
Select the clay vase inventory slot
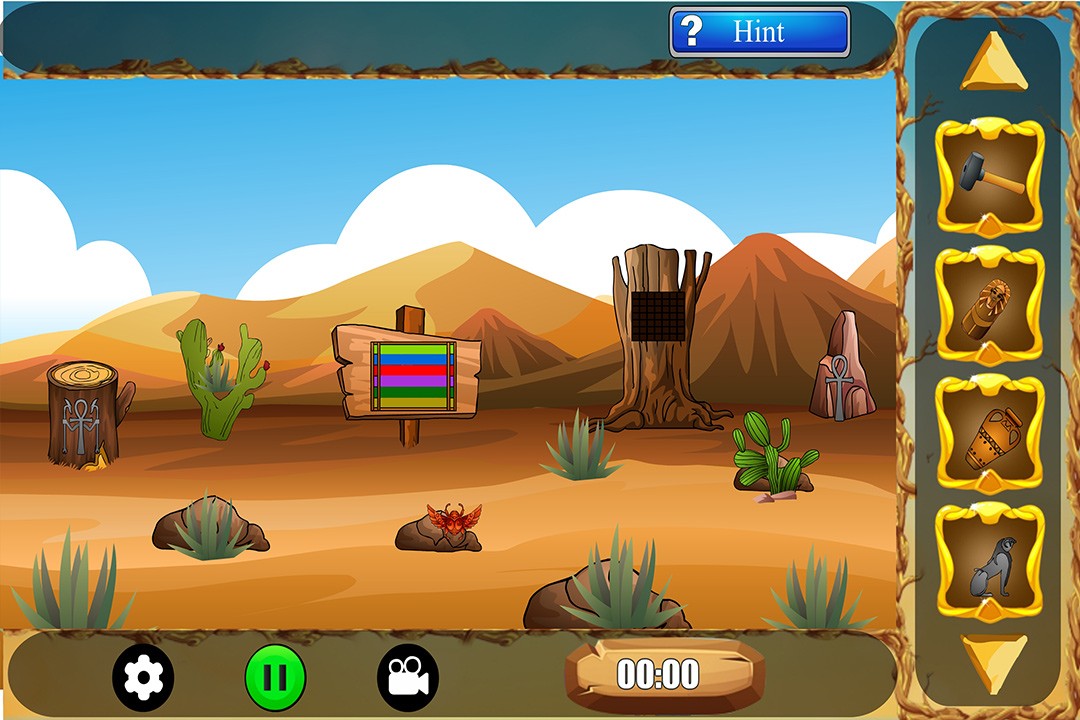coord(990,435)
